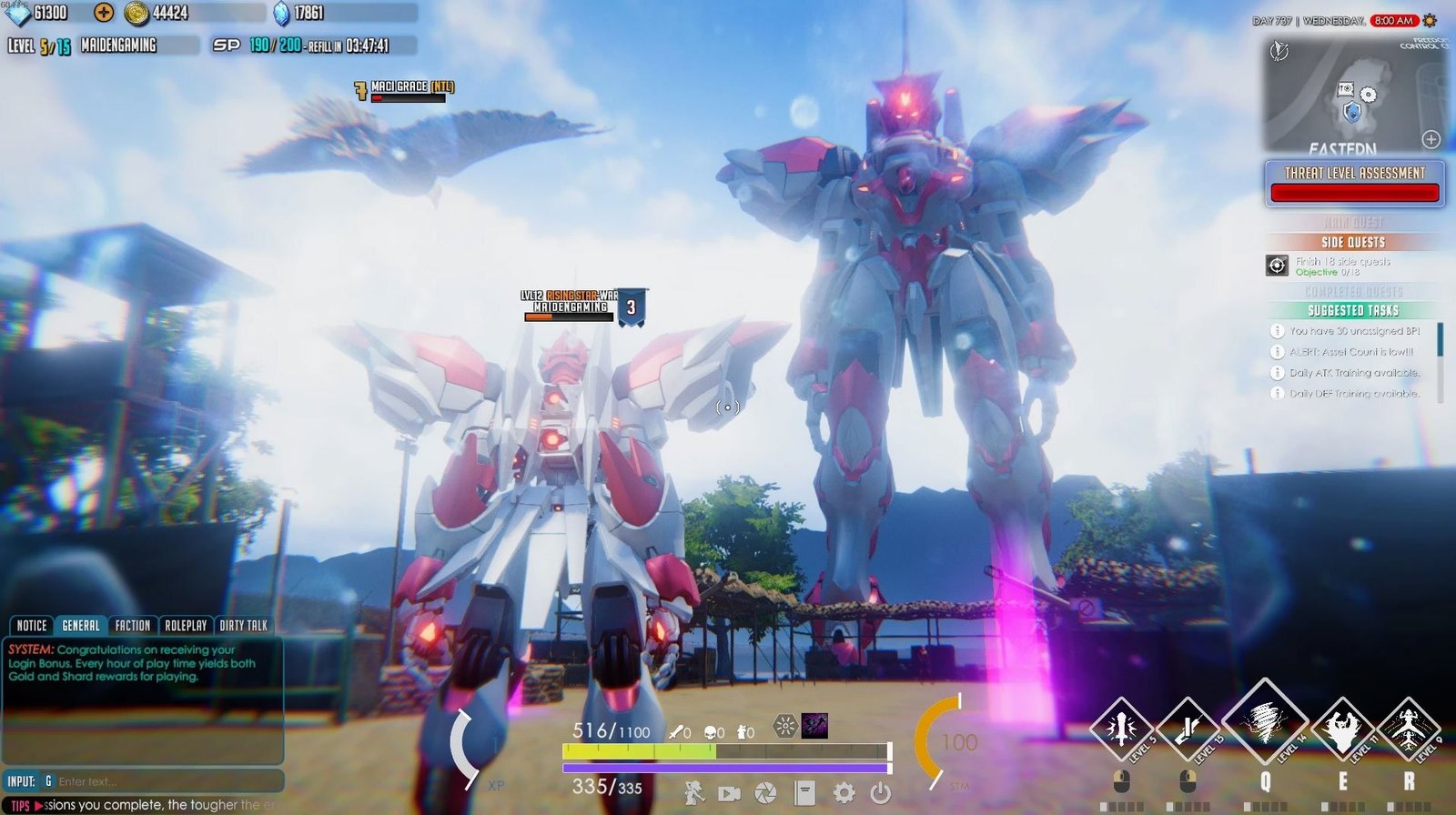Add diamonds with the plus coin button
This screenshot has width=1456, height=815.
tap(105, 13)
